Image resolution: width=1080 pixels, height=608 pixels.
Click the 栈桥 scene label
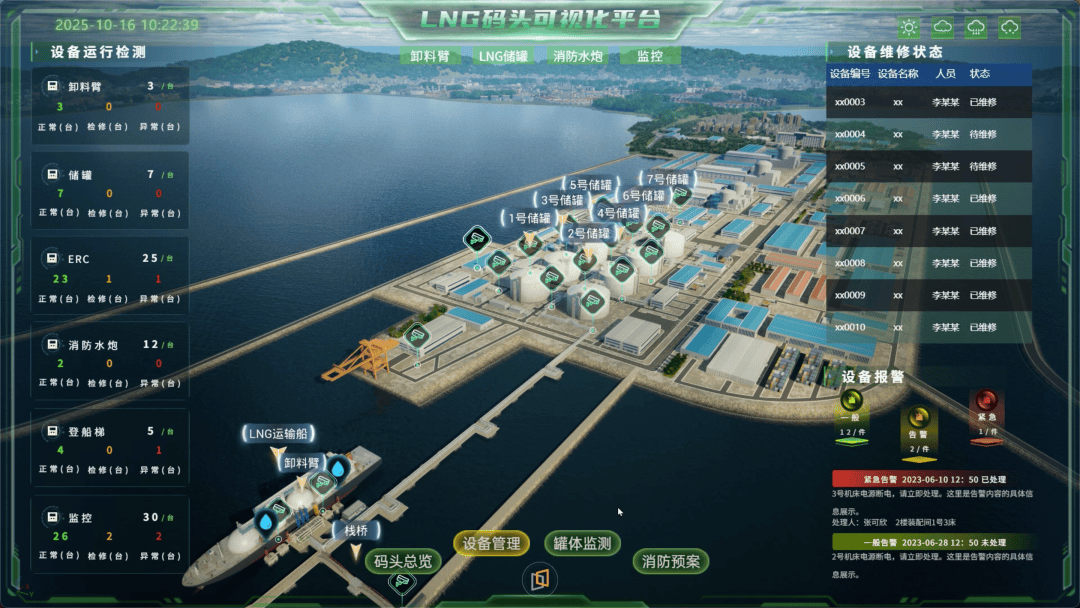[356, 530]
